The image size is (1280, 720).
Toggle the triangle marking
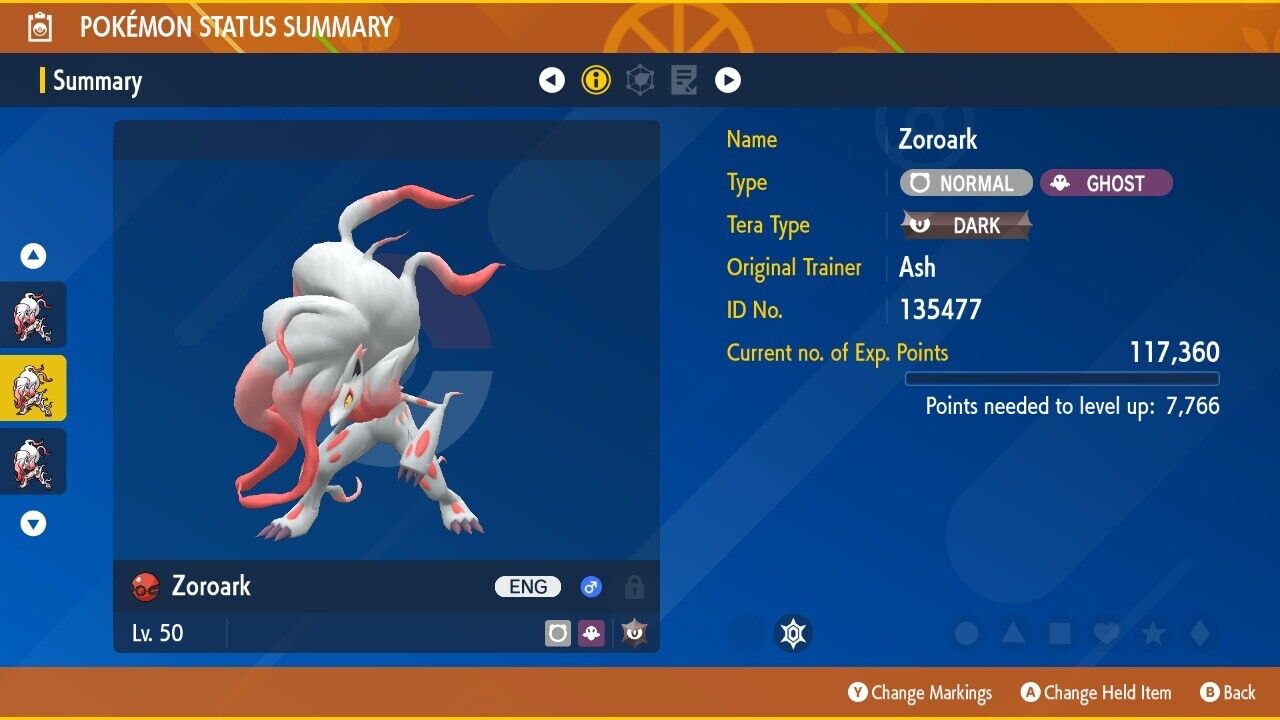tap(1013, 634)
